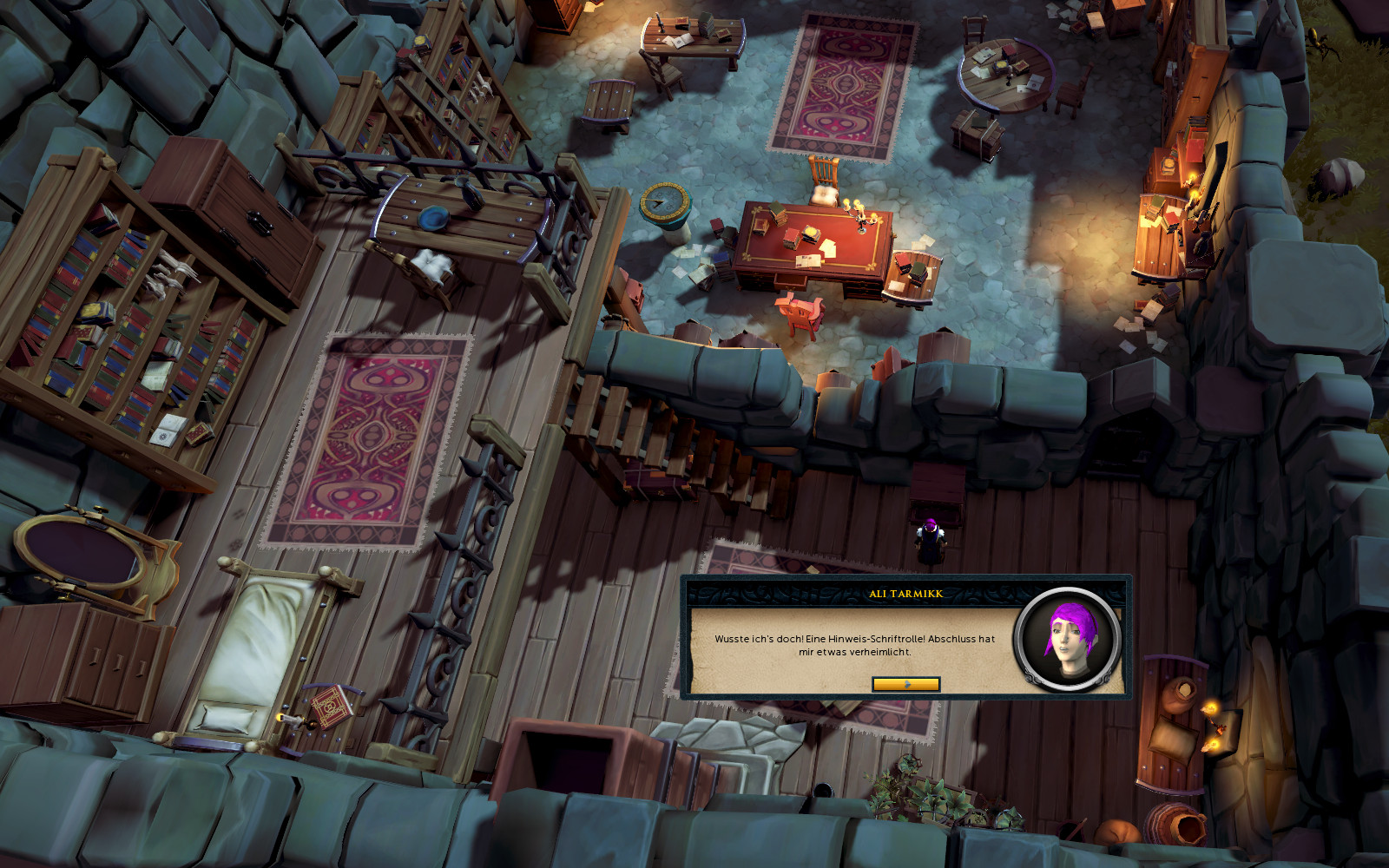Continue Ali Tarmikk's dialogue with the yellow arrow button
1389x868 pixels.
click(x=905, y=684)
